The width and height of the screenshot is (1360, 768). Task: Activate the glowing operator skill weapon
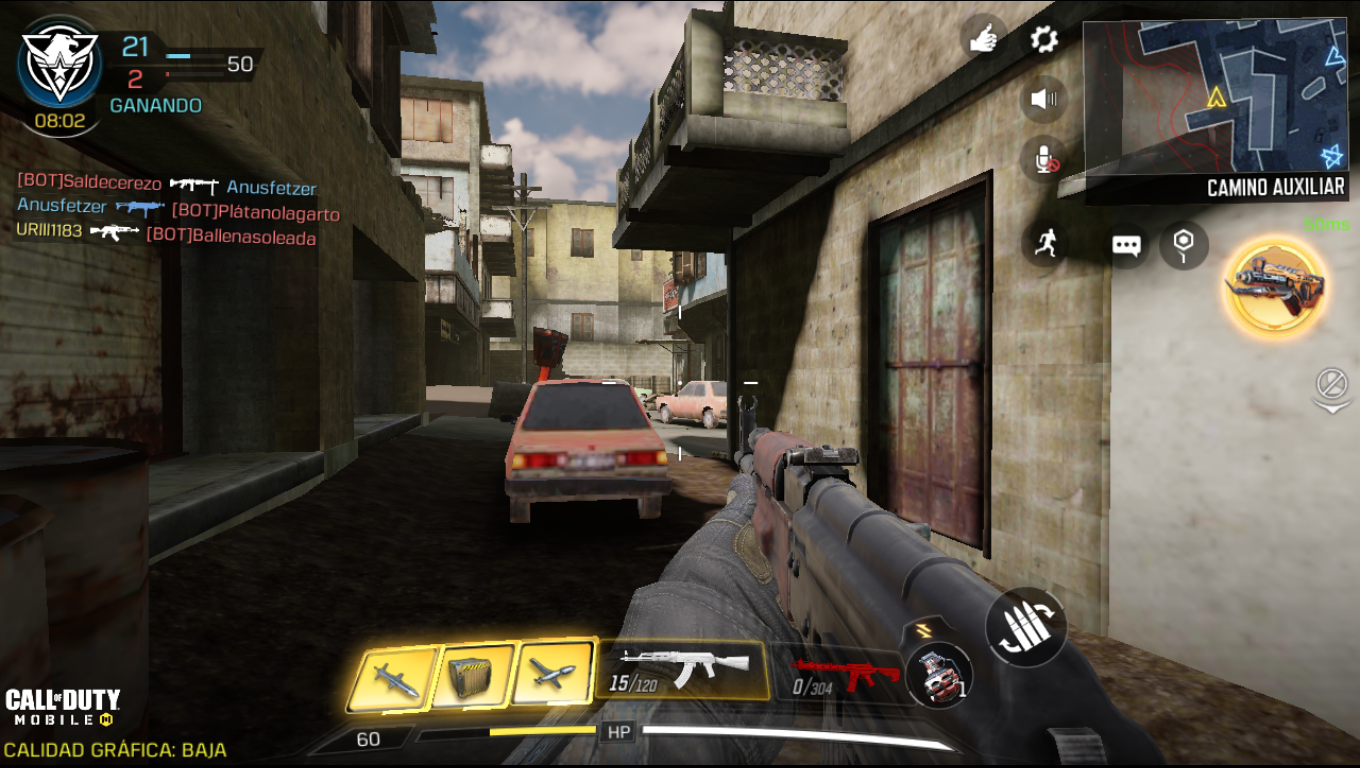(x=1277, y=287)
